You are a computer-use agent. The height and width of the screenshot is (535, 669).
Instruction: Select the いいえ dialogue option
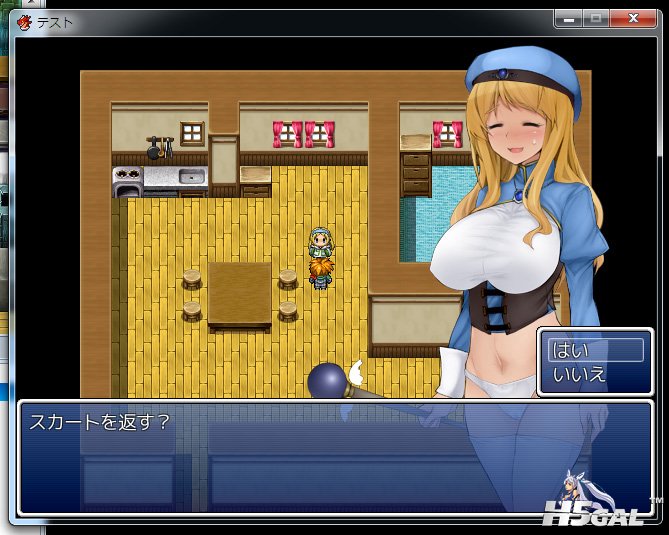tap(594, 375)
